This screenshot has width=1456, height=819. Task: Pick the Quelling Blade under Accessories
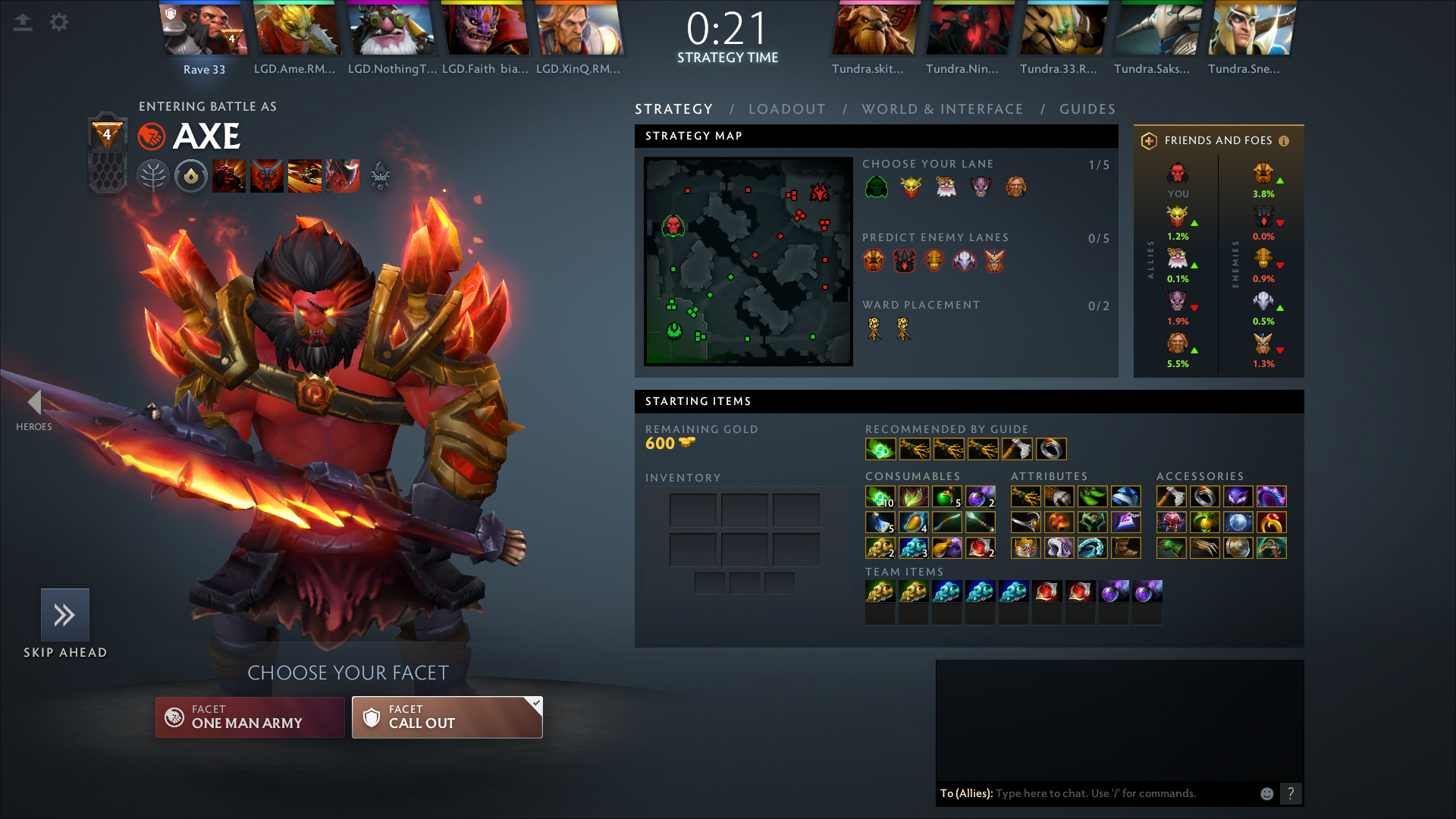(x=1172, y=496)
